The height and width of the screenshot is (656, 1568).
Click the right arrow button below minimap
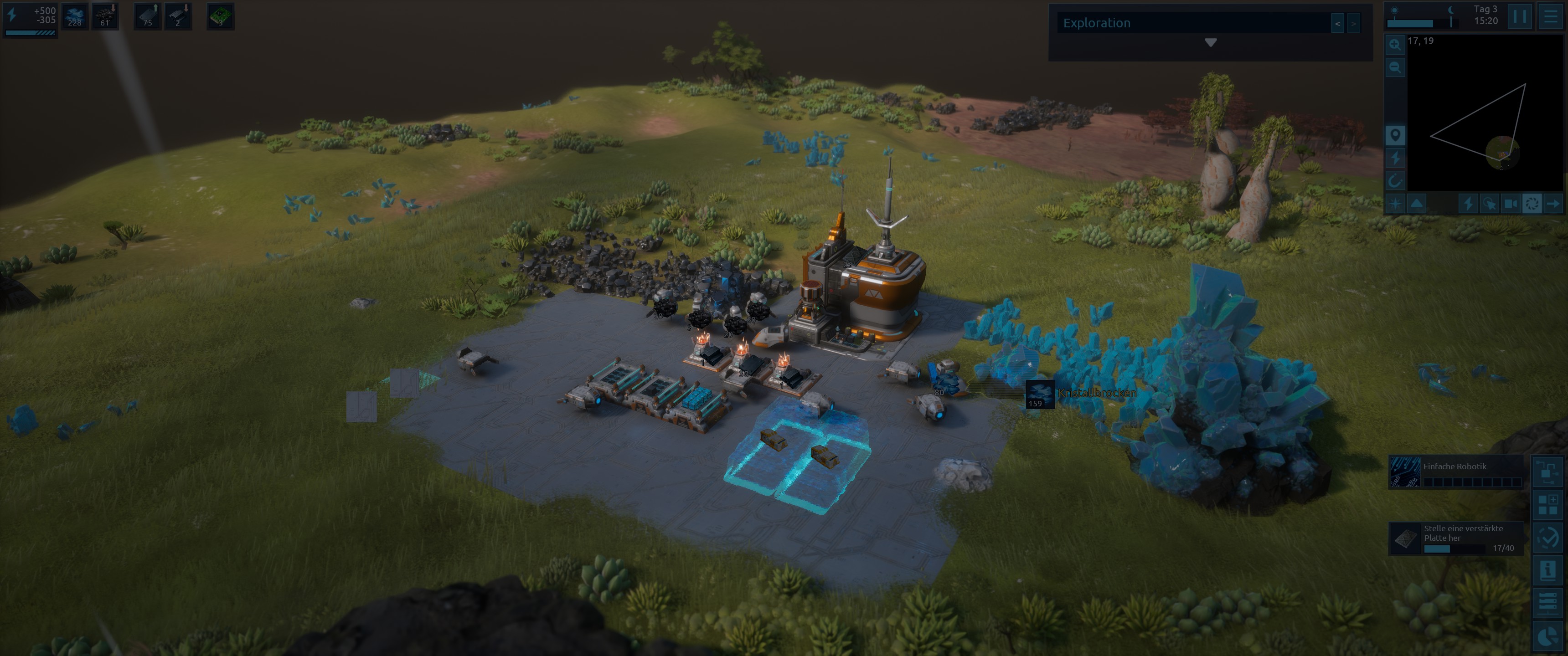pos(1553,203)
